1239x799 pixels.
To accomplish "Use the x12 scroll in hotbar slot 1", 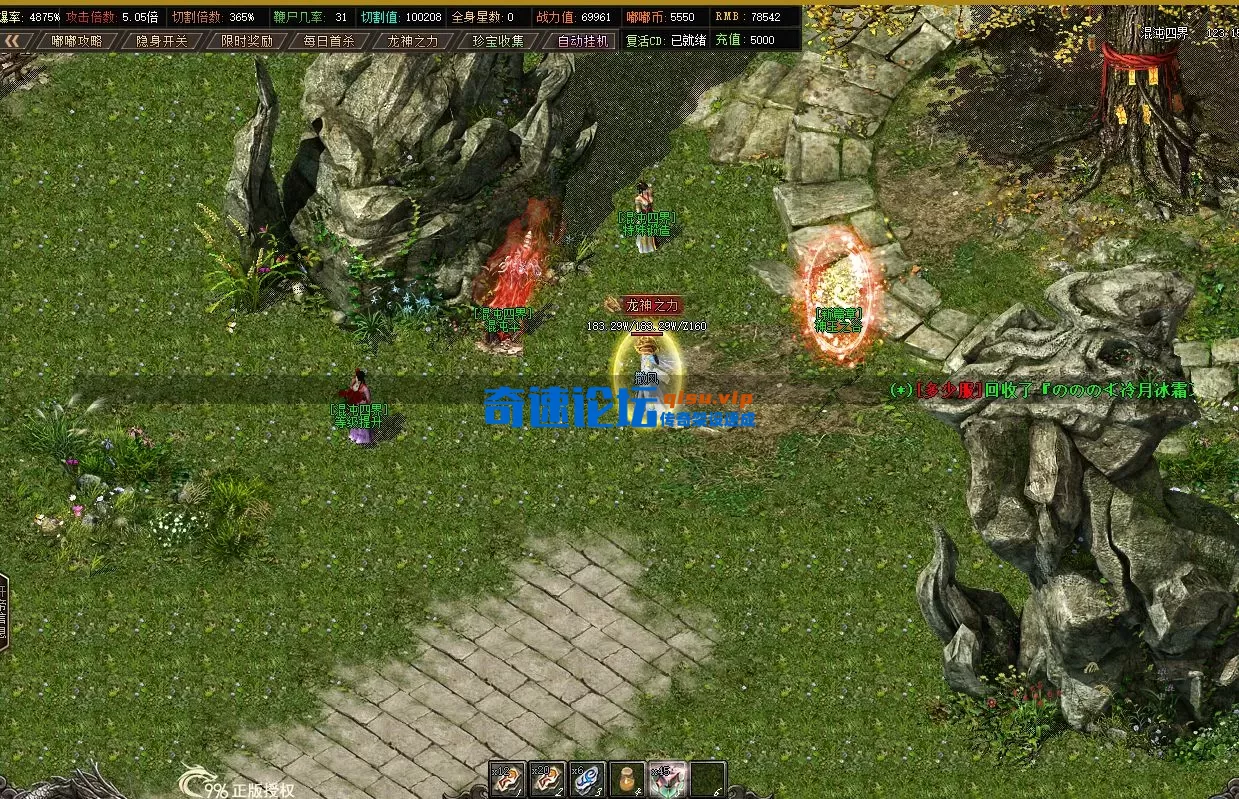I will click(x=507, y=780).
